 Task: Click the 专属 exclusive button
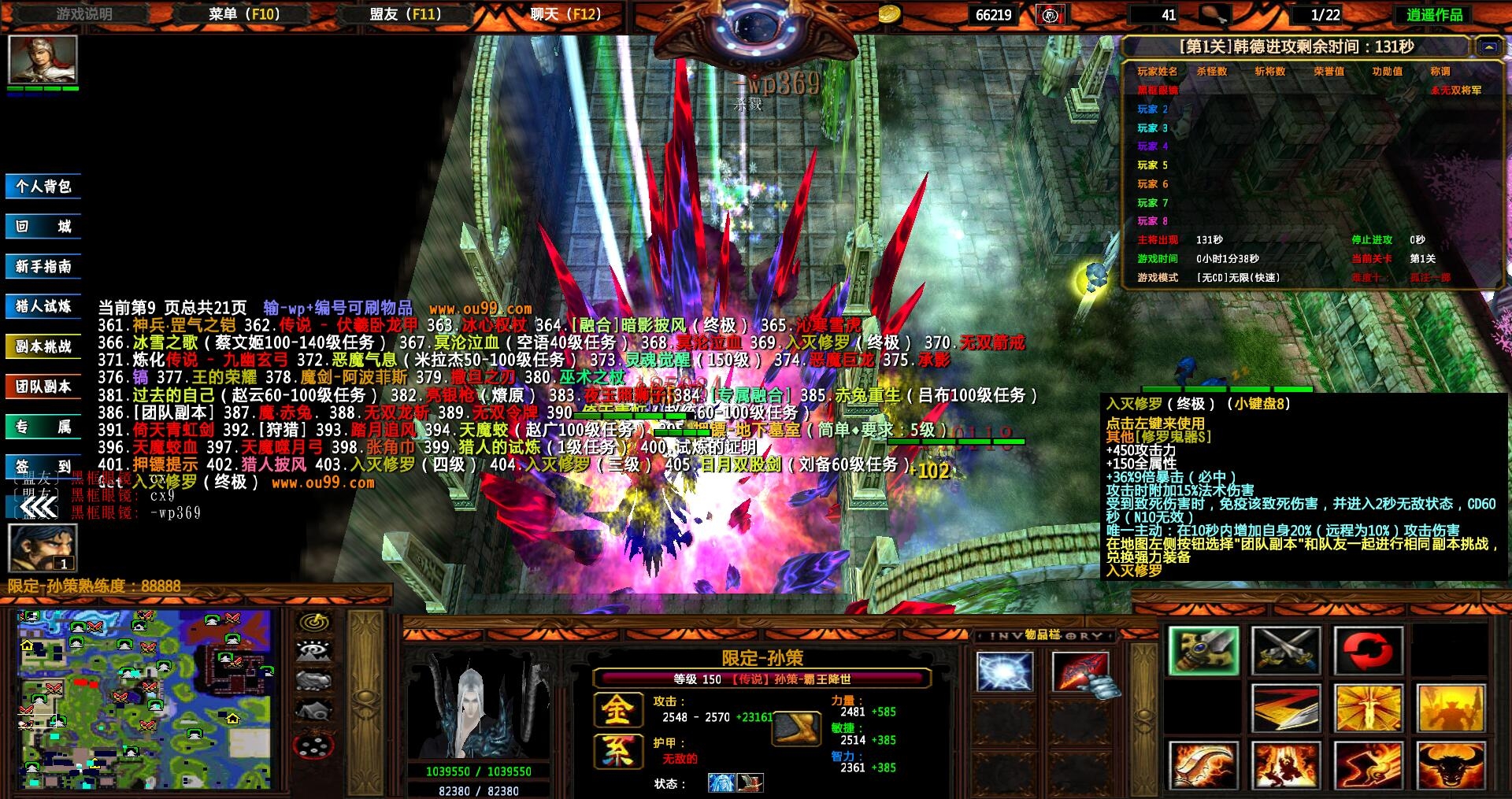tap(43, 427)
